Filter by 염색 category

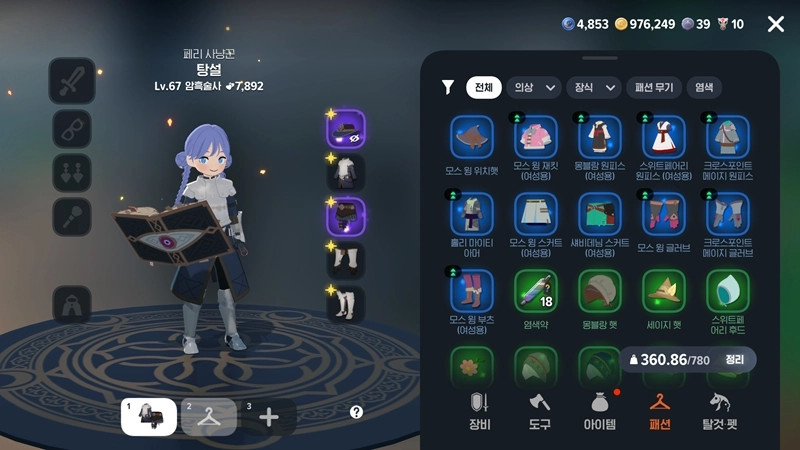(704, 87)
